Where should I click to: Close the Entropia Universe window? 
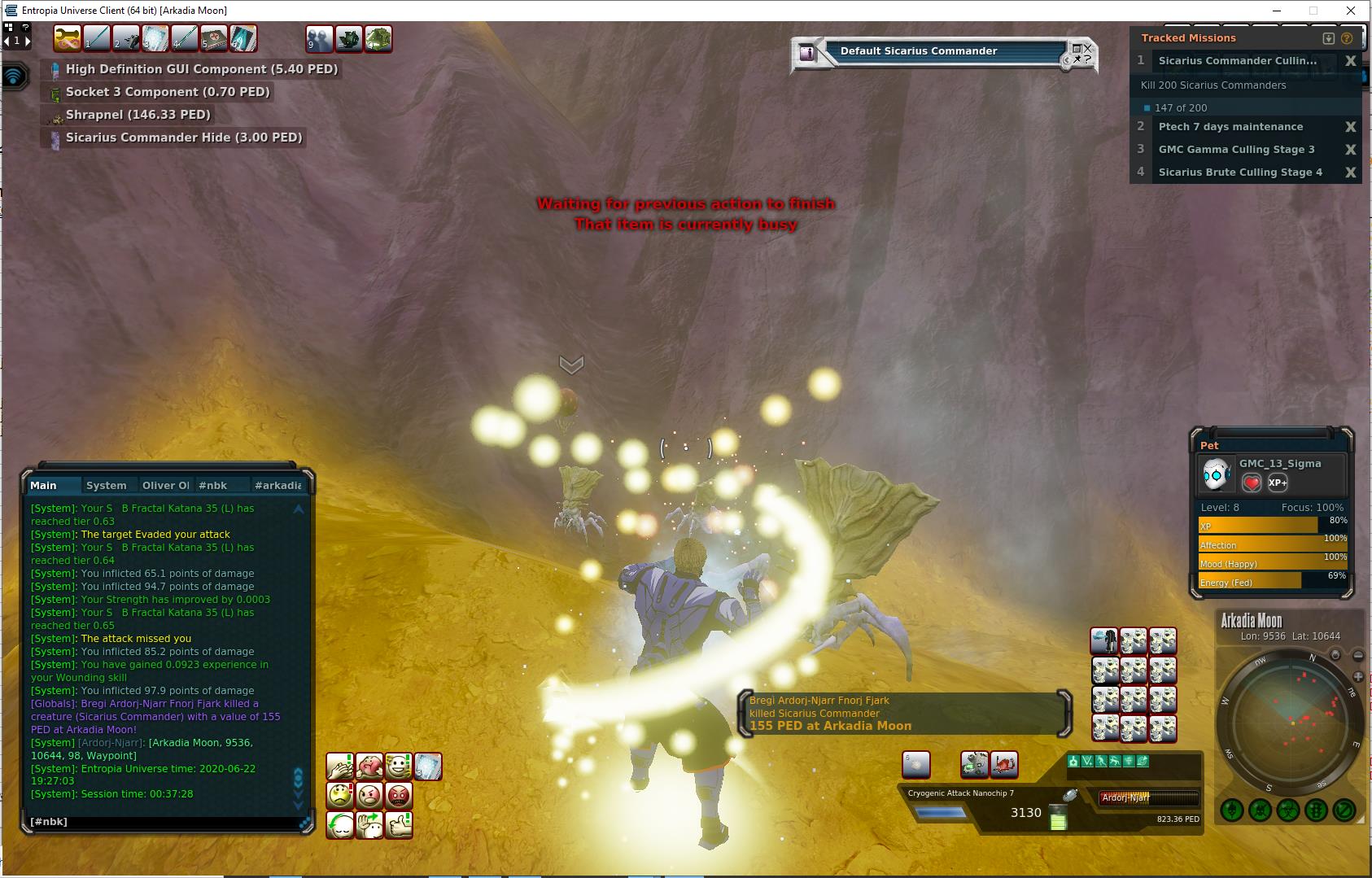coord(1351,11)
